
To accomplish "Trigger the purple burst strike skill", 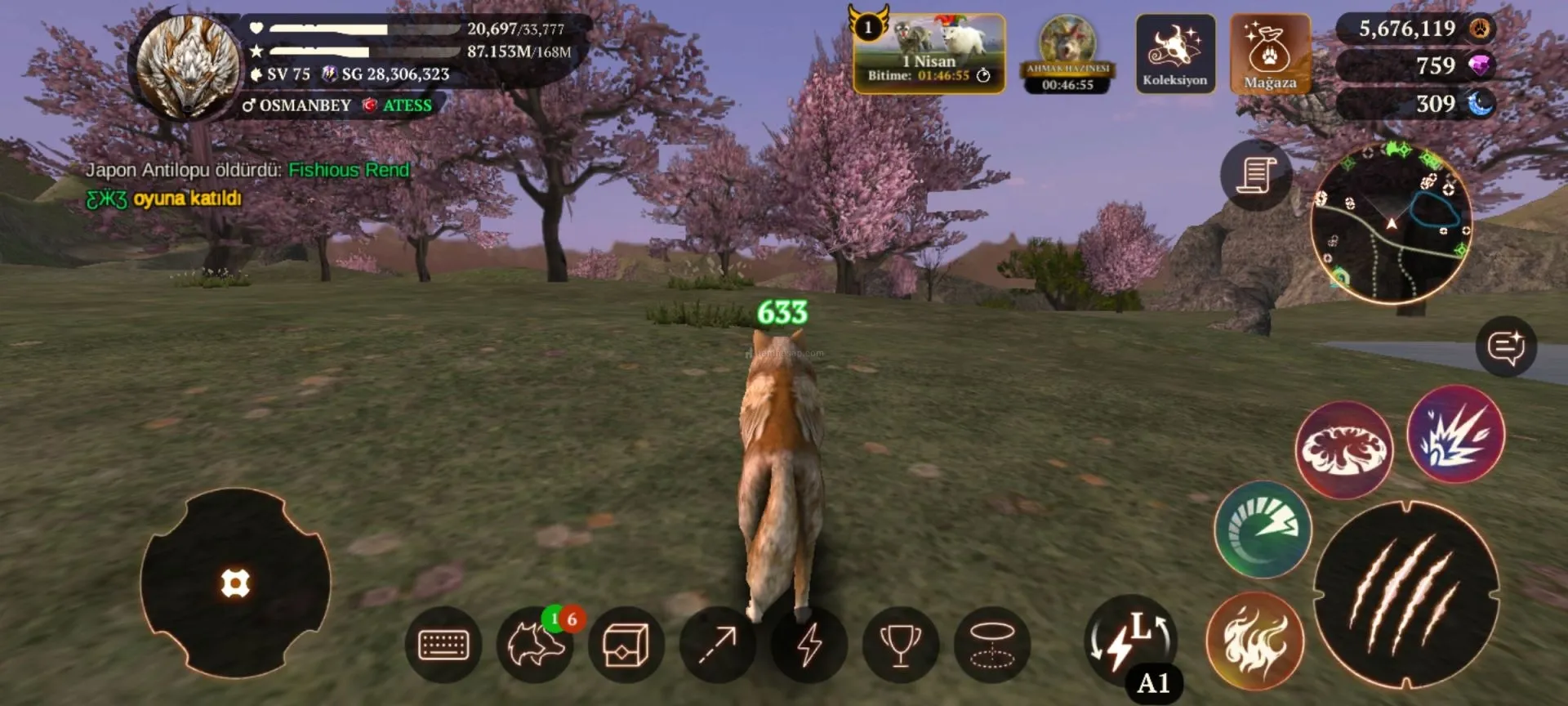I will [1455, 434].
